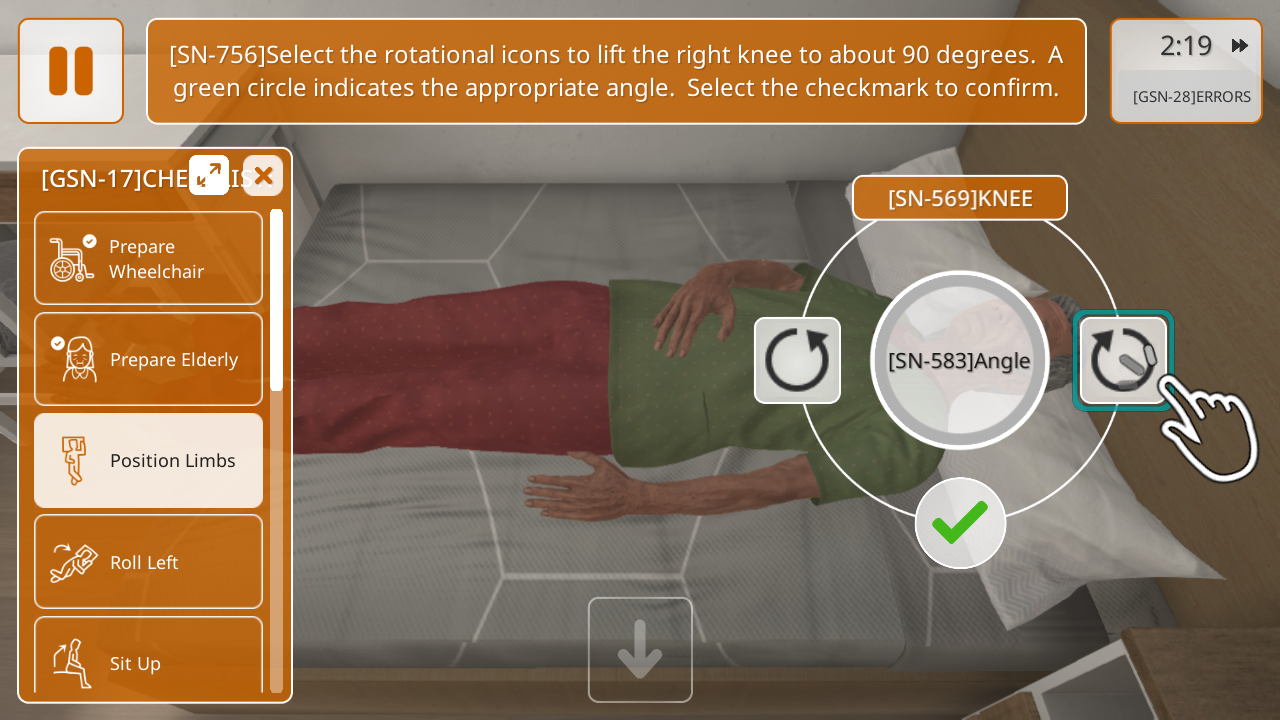Close the checklist panel

(263, 176)
